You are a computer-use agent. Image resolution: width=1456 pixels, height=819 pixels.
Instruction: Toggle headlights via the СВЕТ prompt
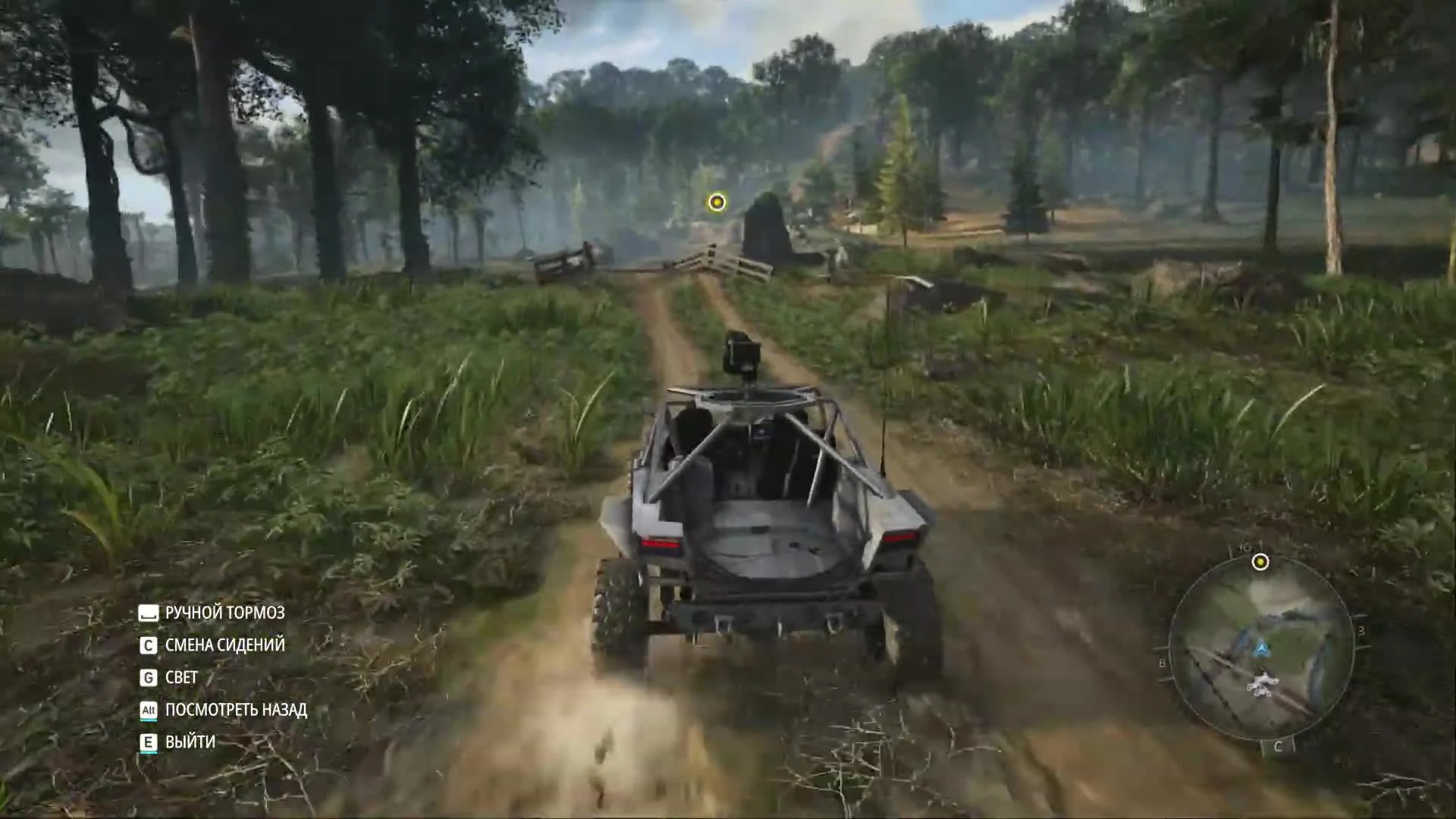pyautogui.click(x=180, y=678)
